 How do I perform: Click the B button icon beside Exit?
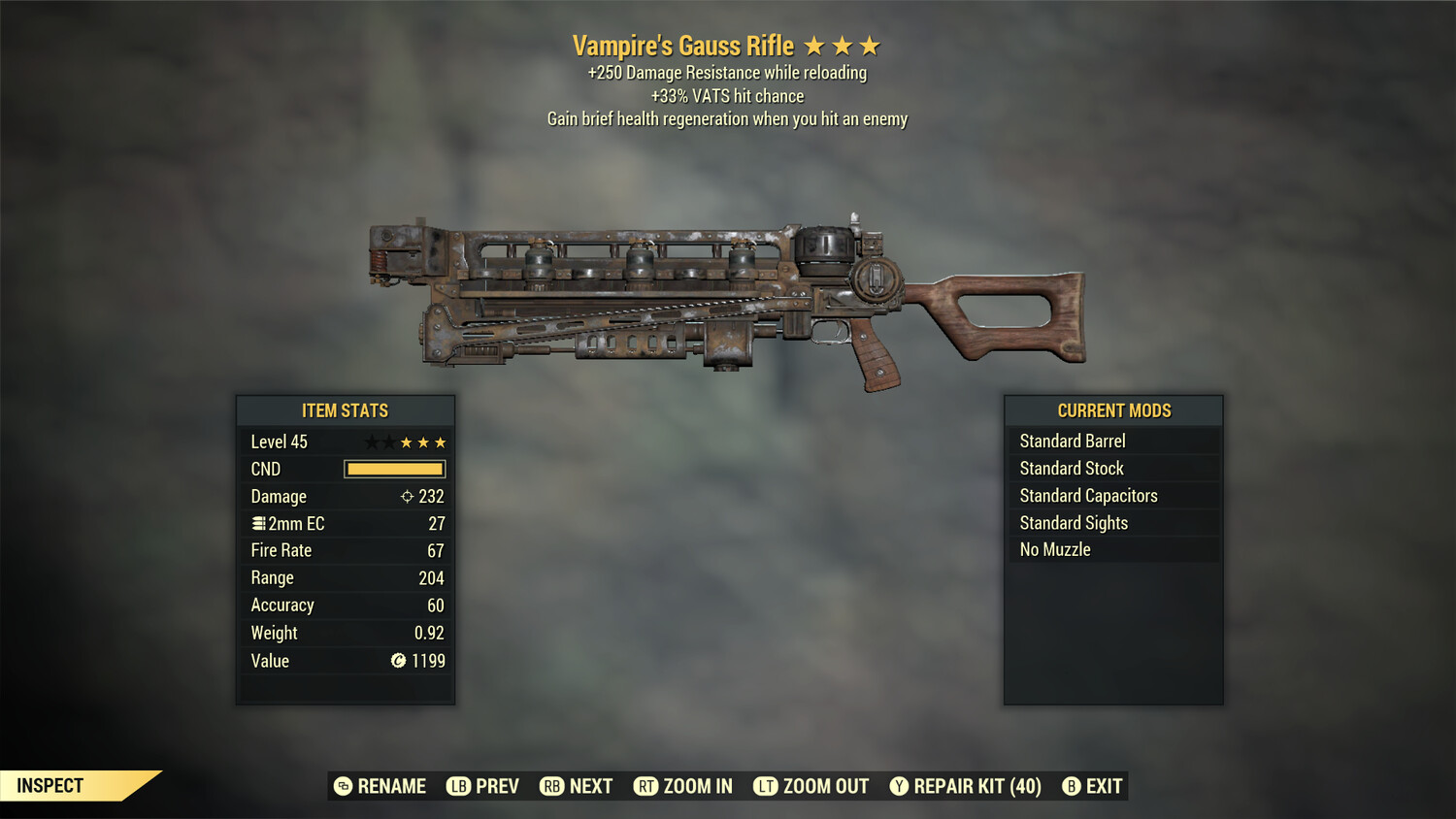[1071, 786]
